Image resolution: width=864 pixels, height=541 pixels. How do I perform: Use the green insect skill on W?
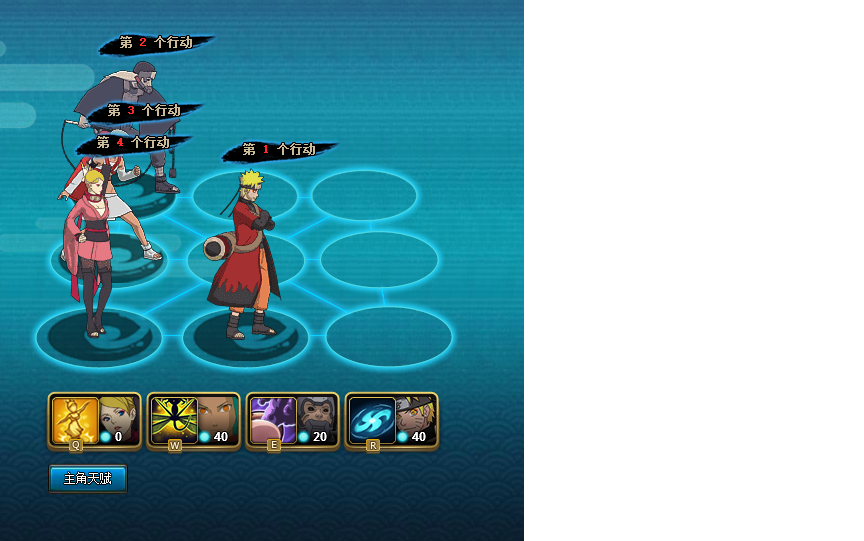(174, 420)
